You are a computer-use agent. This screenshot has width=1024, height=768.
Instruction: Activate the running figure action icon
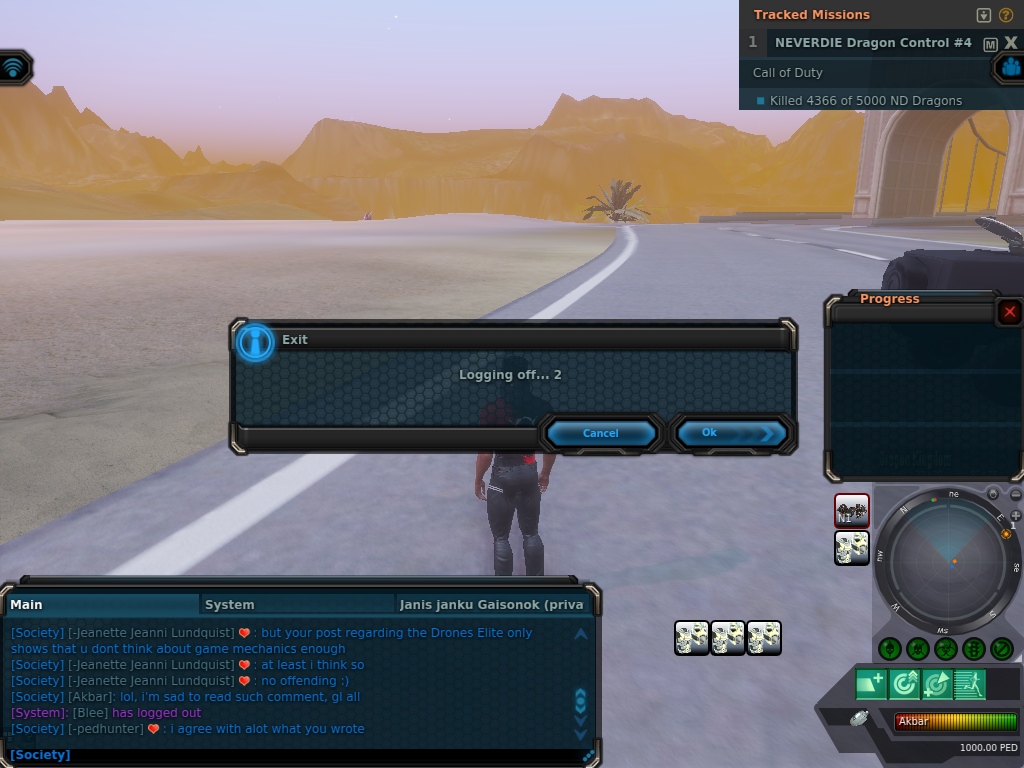coord(969,684)
